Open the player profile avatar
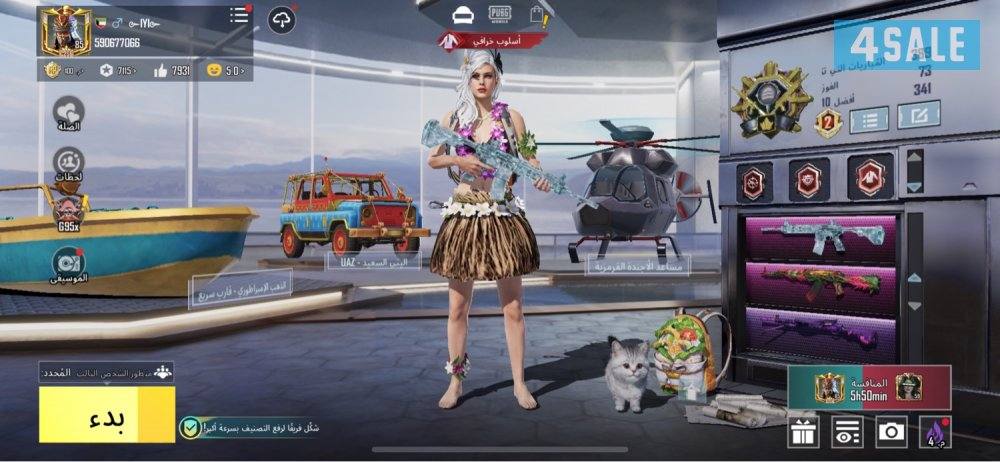This screenshot has width=1000, height=462. (64, 31)
